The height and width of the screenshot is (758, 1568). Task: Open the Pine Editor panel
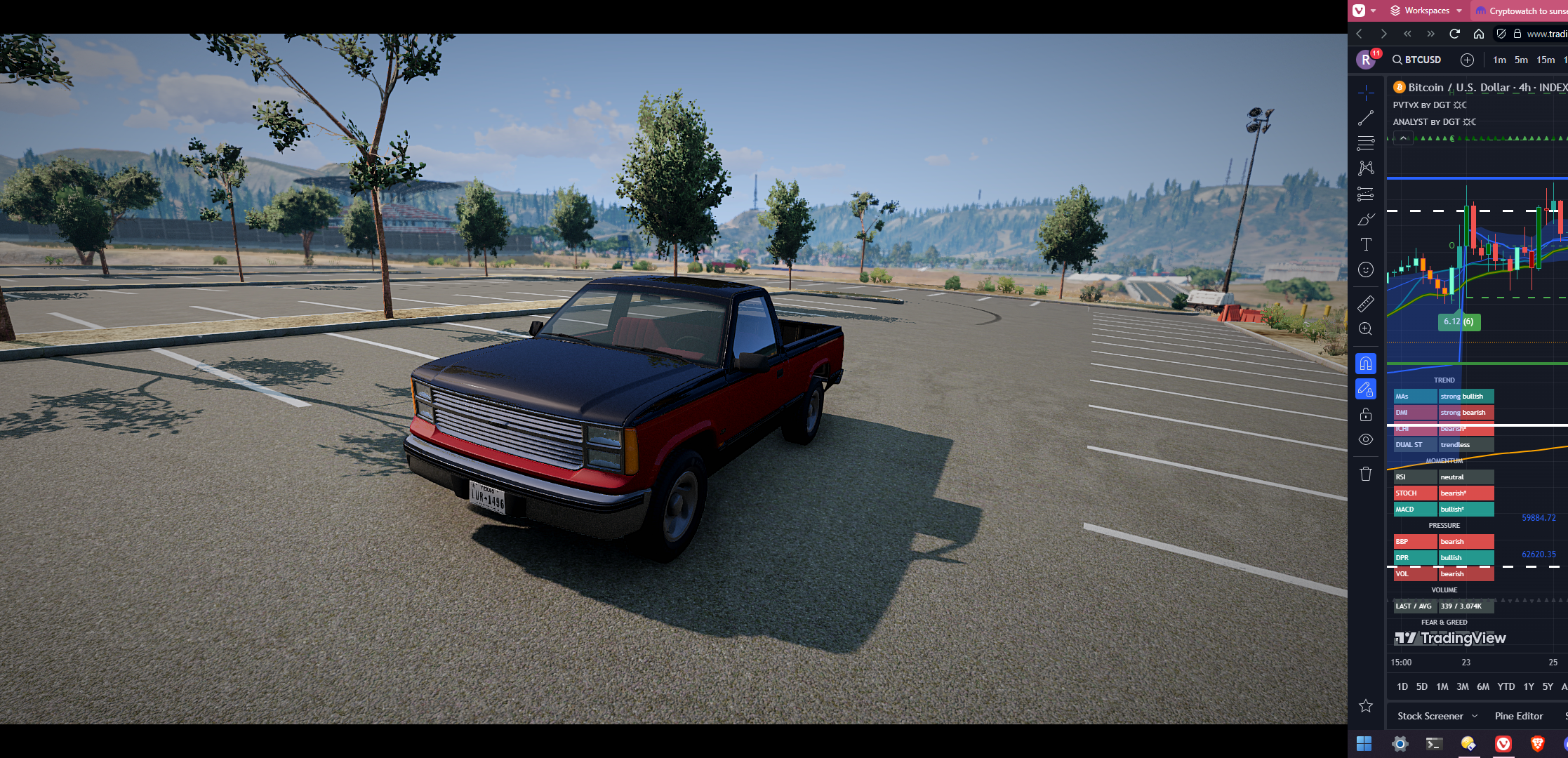(x=1518, y=716)
